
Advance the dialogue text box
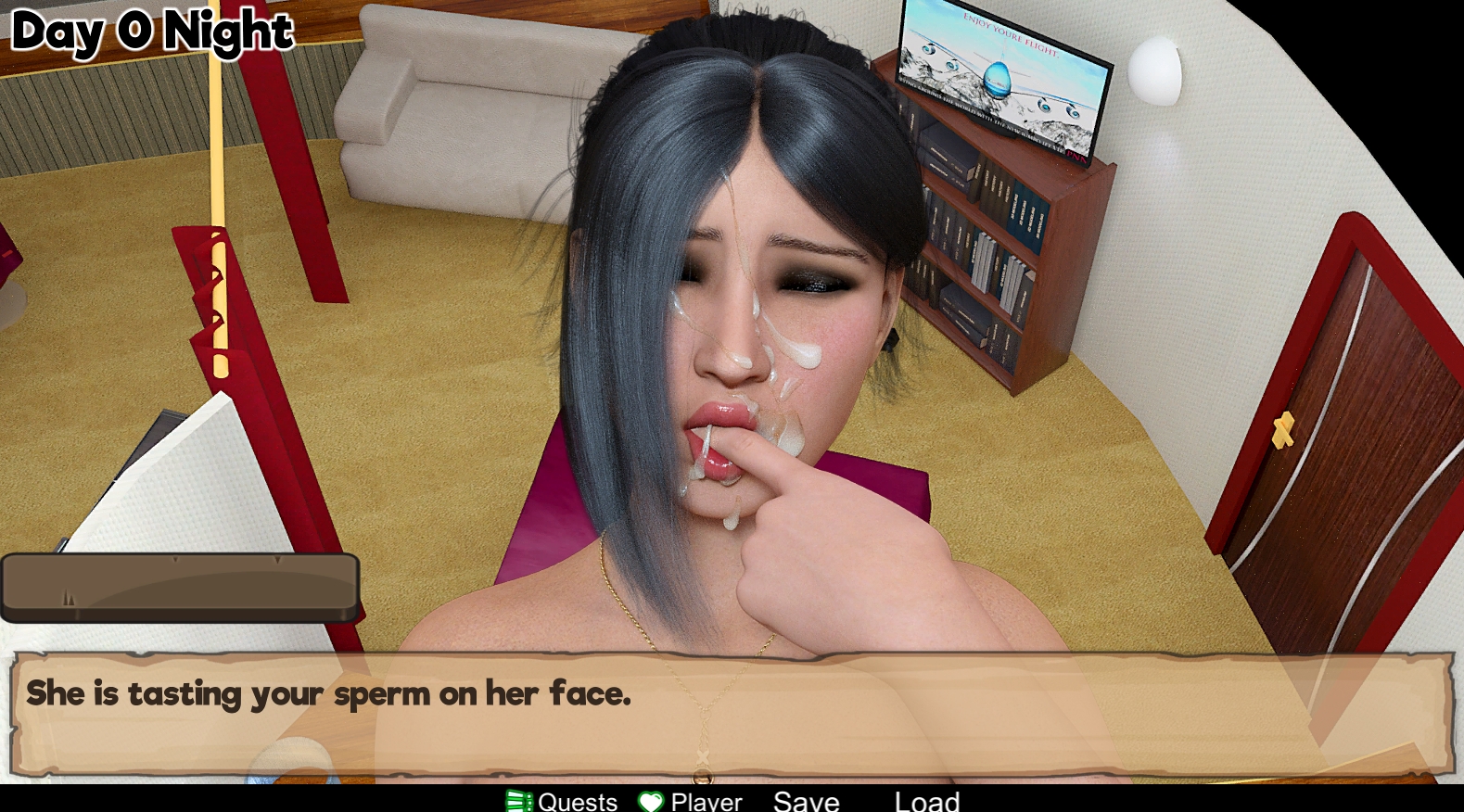pos(732,714)
